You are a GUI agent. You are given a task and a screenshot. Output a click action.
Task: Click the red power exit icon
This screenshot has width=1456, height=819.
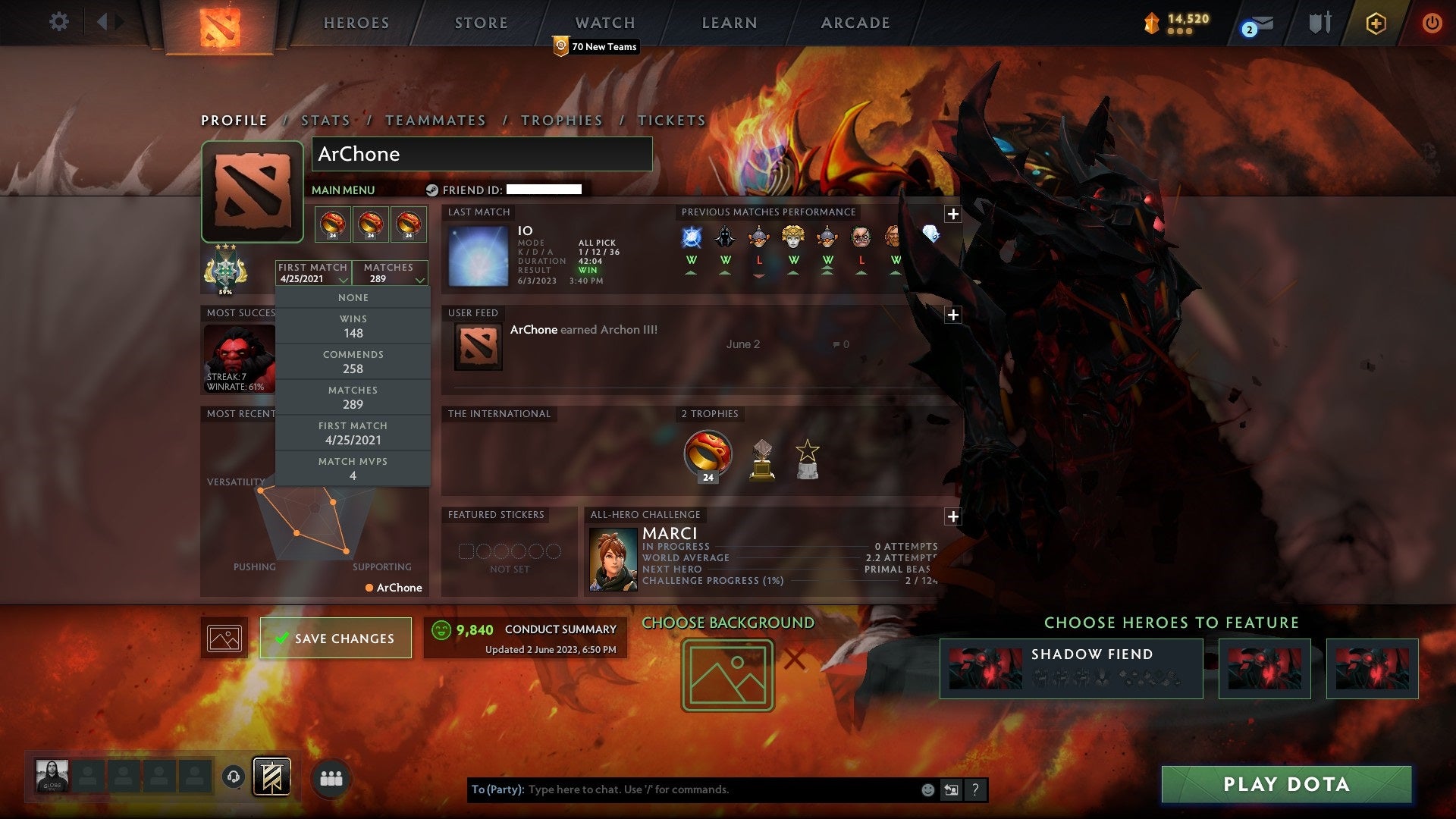(x=1432, y=23)
